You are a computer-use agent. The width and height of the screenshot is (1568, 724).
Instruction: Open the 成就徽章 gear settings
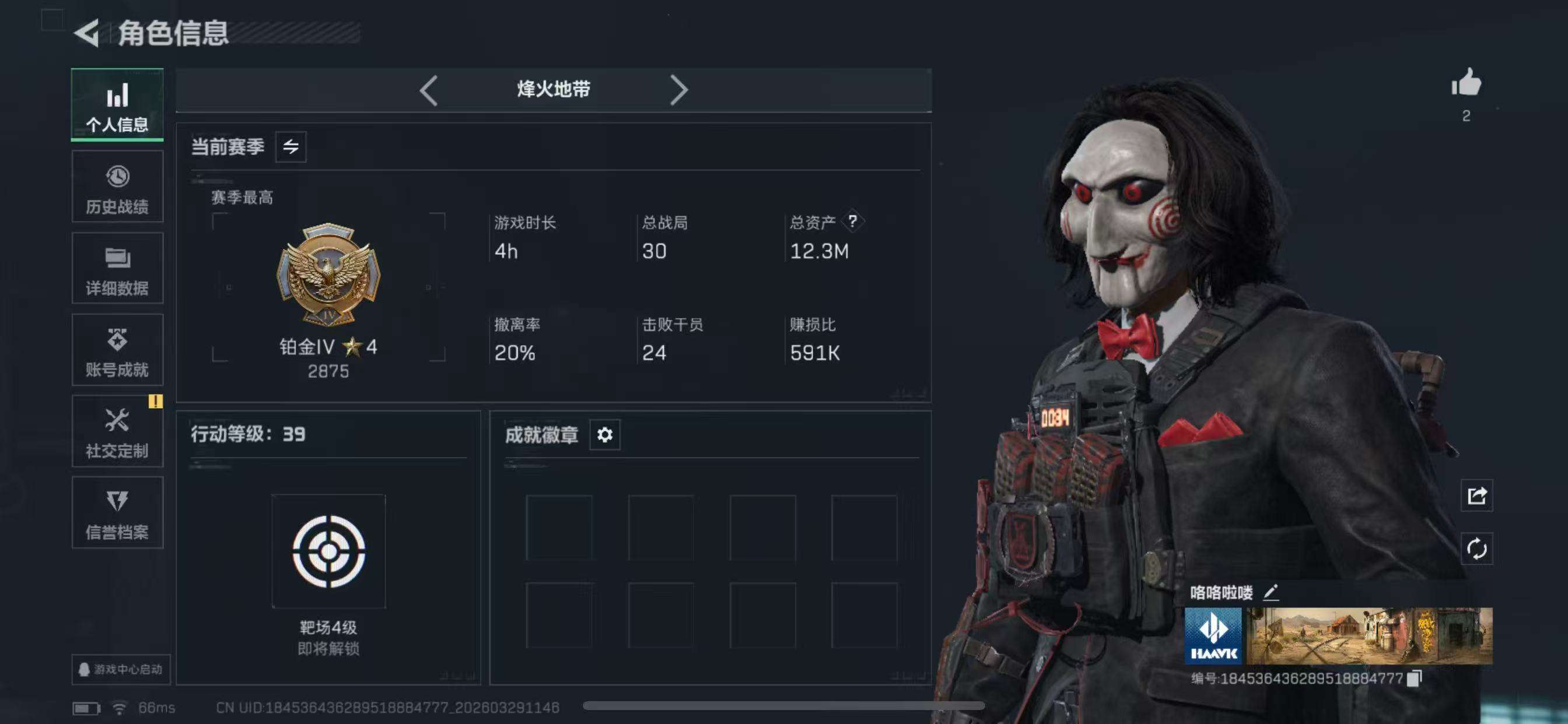click(604, 435)
